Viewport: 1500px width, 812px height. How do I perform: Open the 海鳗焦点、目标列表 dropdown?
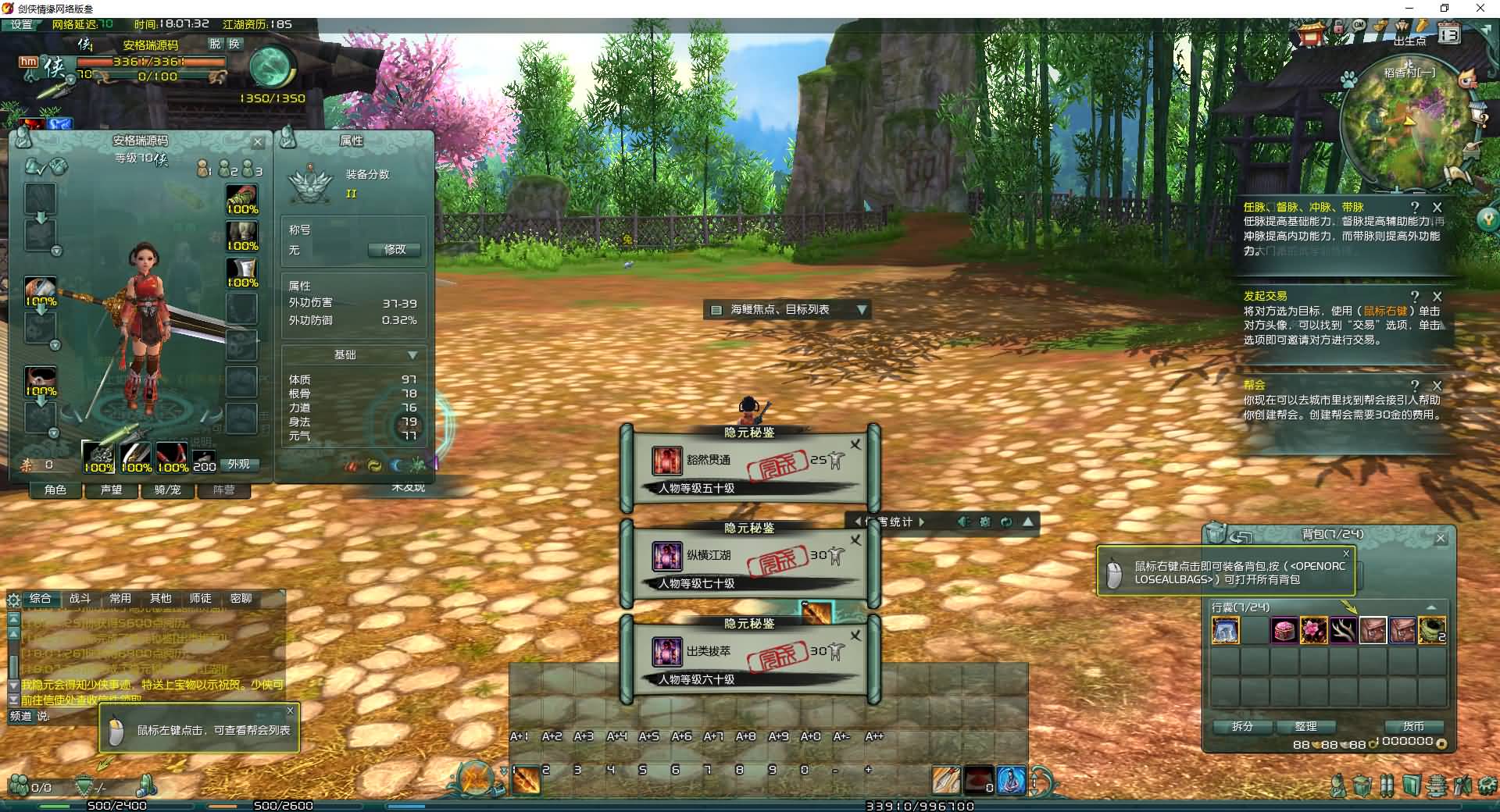coord(862,310)
